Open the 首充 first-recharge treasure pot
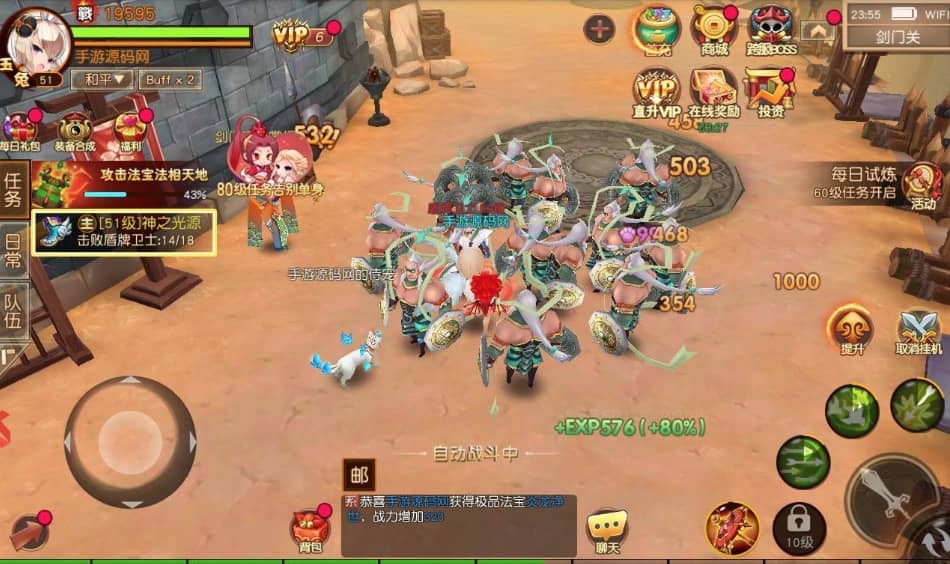 [656, 30]
